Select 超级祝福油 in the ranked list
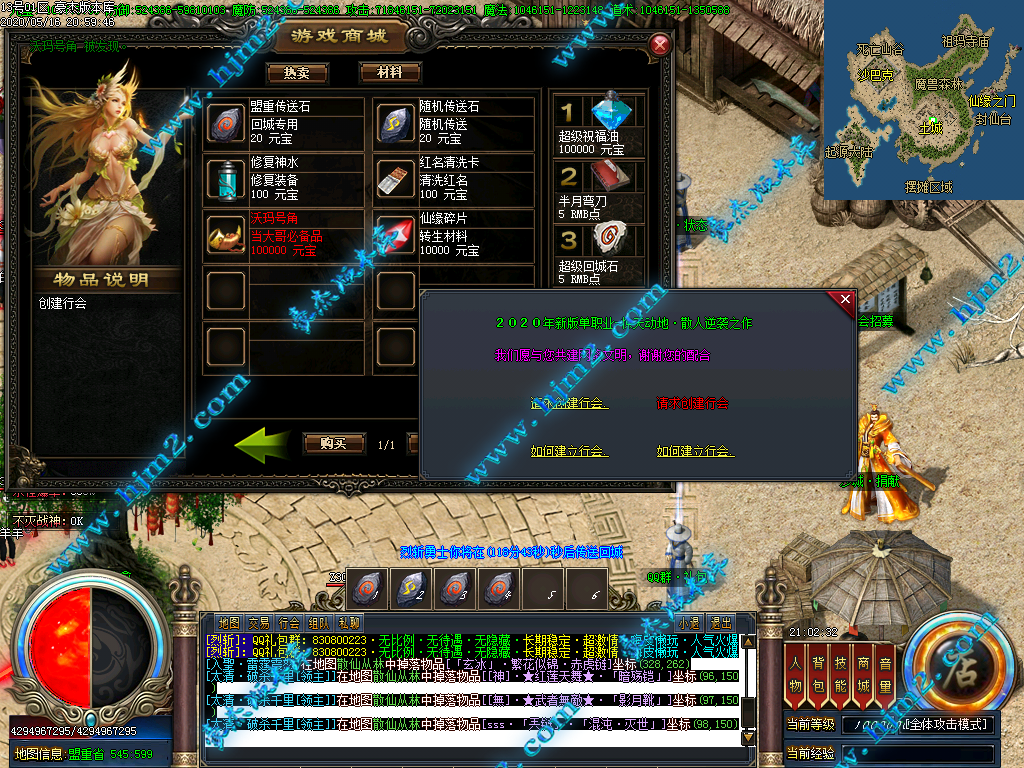This screenshot has height=768, width=1024. (598, 123)
